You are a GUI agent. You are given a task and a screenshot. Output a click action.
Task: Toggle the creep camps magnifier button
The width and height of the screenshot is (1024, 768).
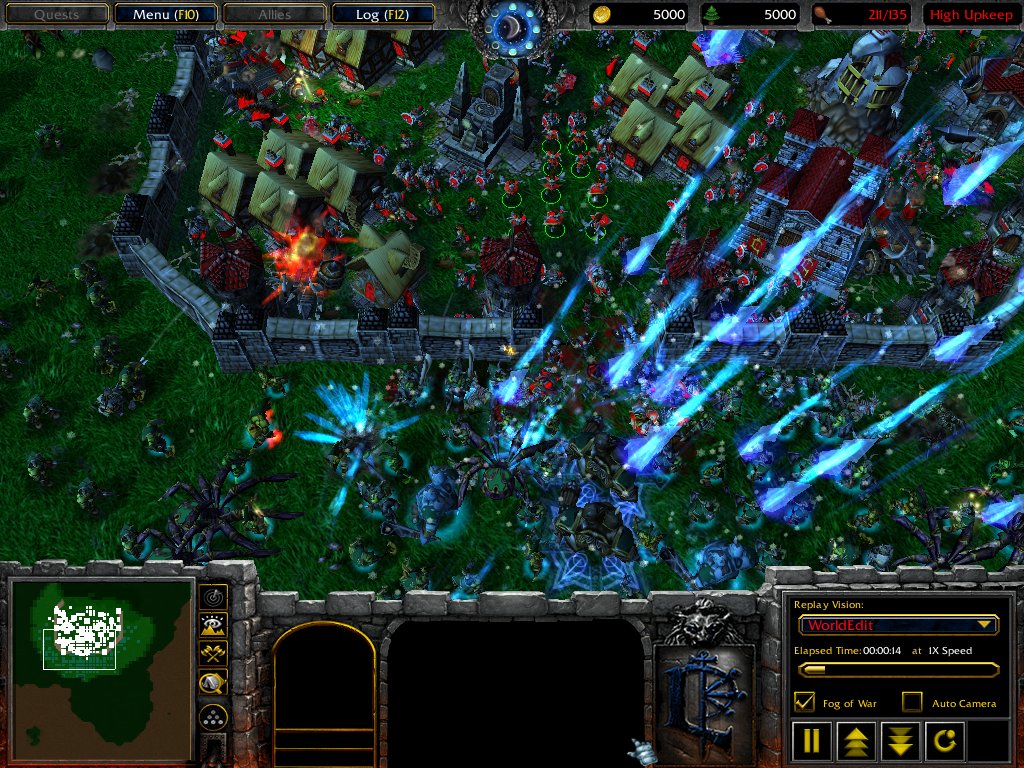213,684
